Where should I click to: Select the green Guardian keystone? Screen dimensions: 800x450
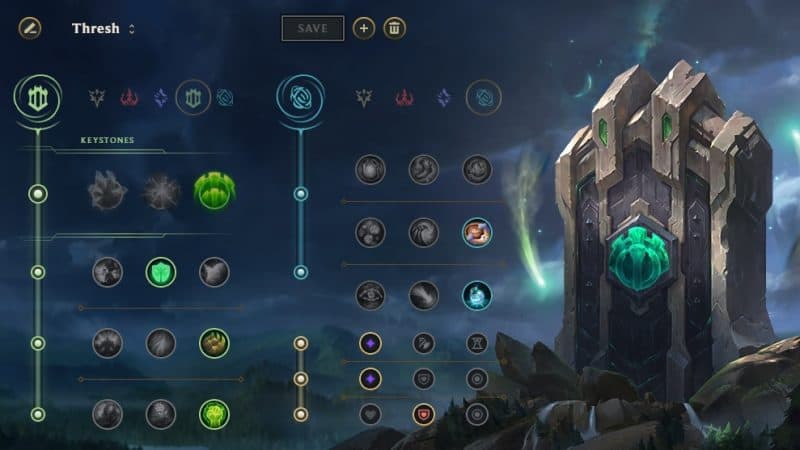(x=213, y=191)
